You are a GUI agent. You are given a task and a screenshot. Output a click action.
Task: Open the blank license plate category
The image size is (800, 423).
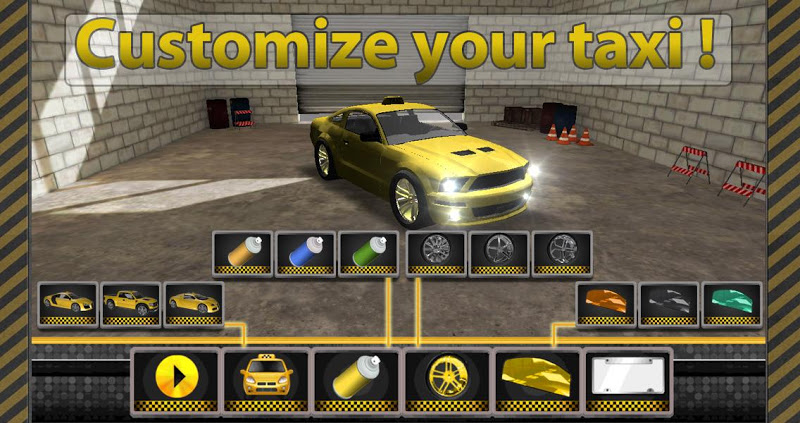tap(627, 381)
